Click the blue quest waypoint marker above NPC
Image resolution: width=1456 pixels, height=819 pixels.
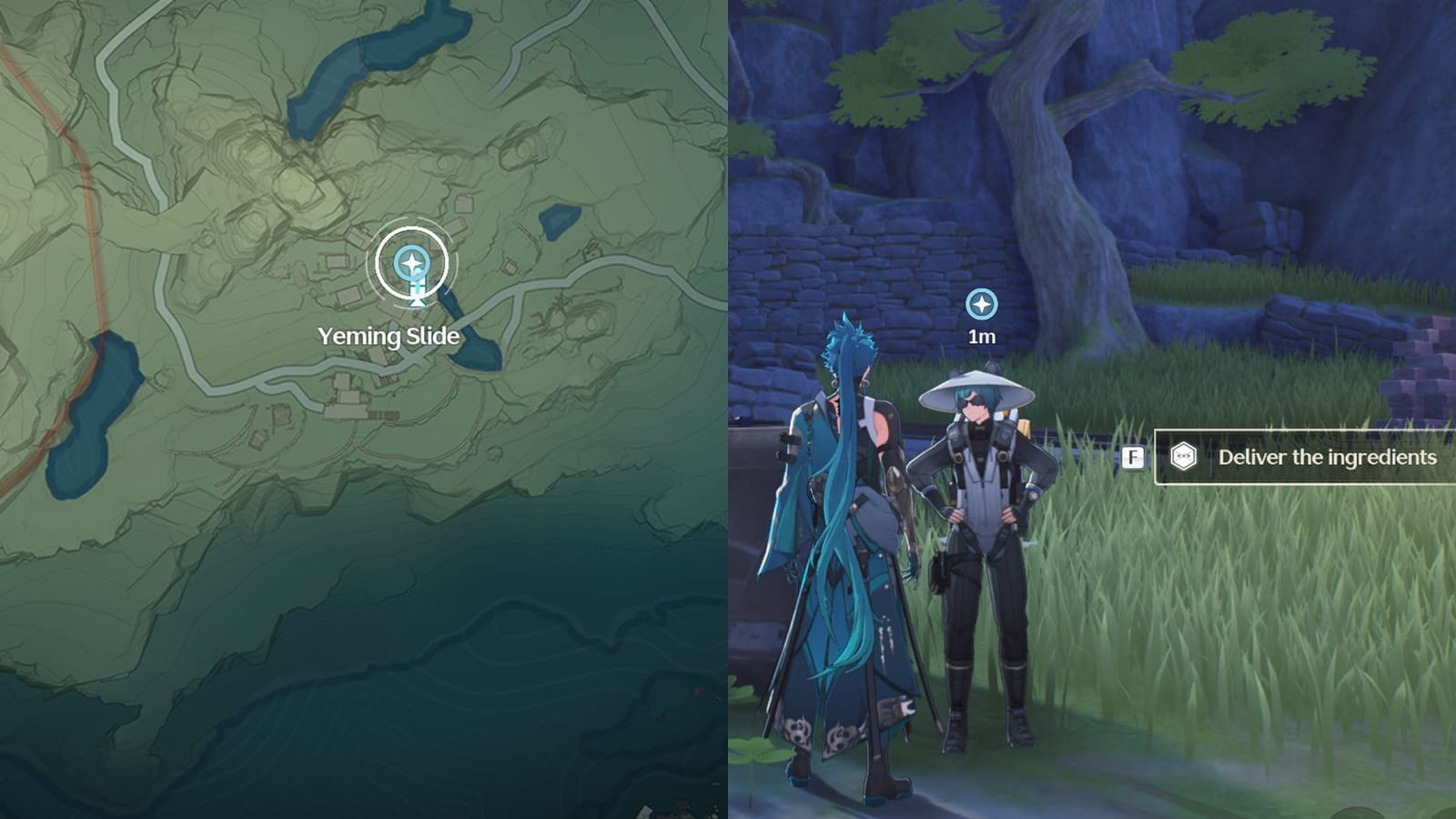[982, 306]
